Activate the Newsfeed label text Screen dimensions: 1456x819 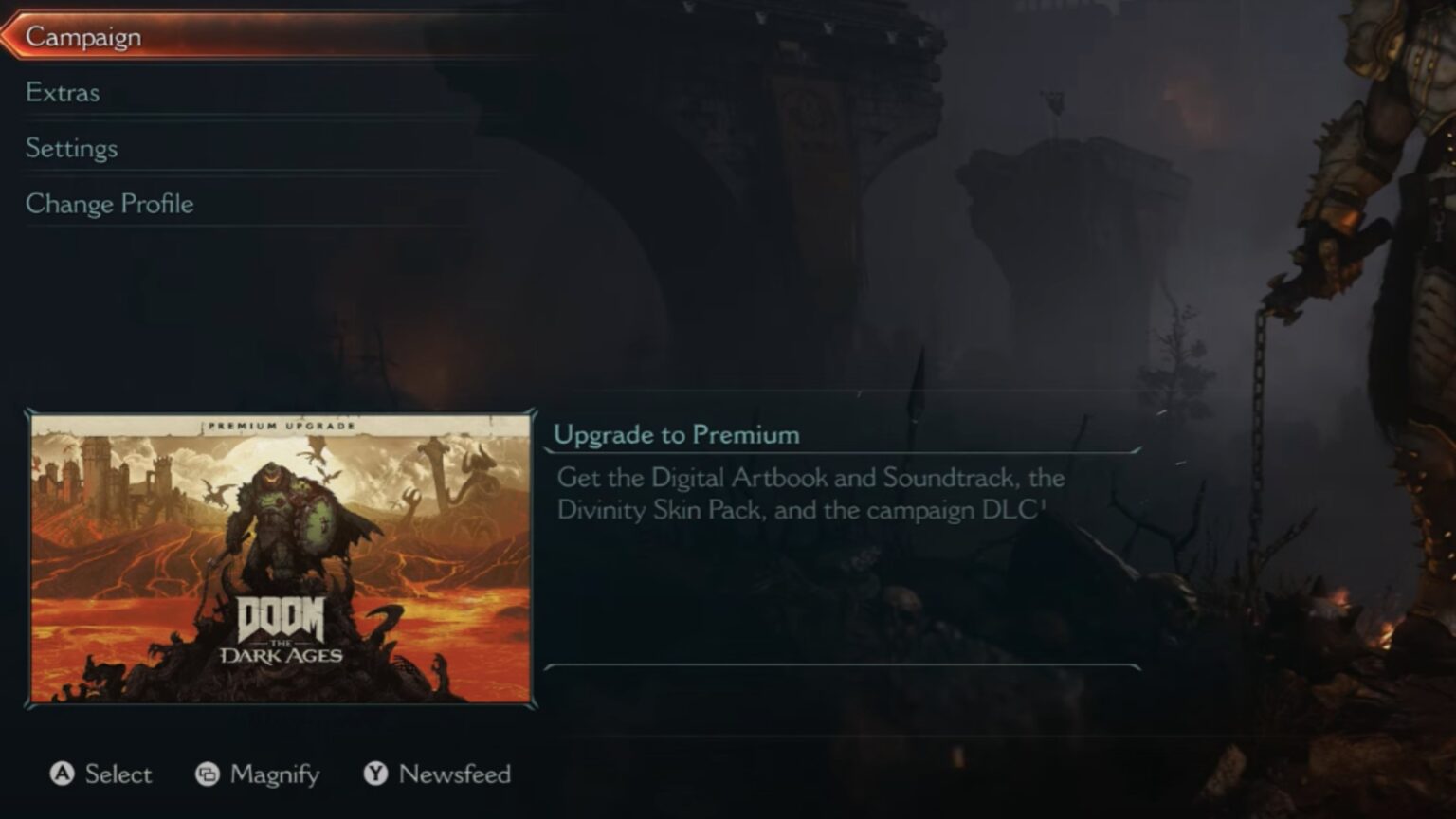click(453, 774)
